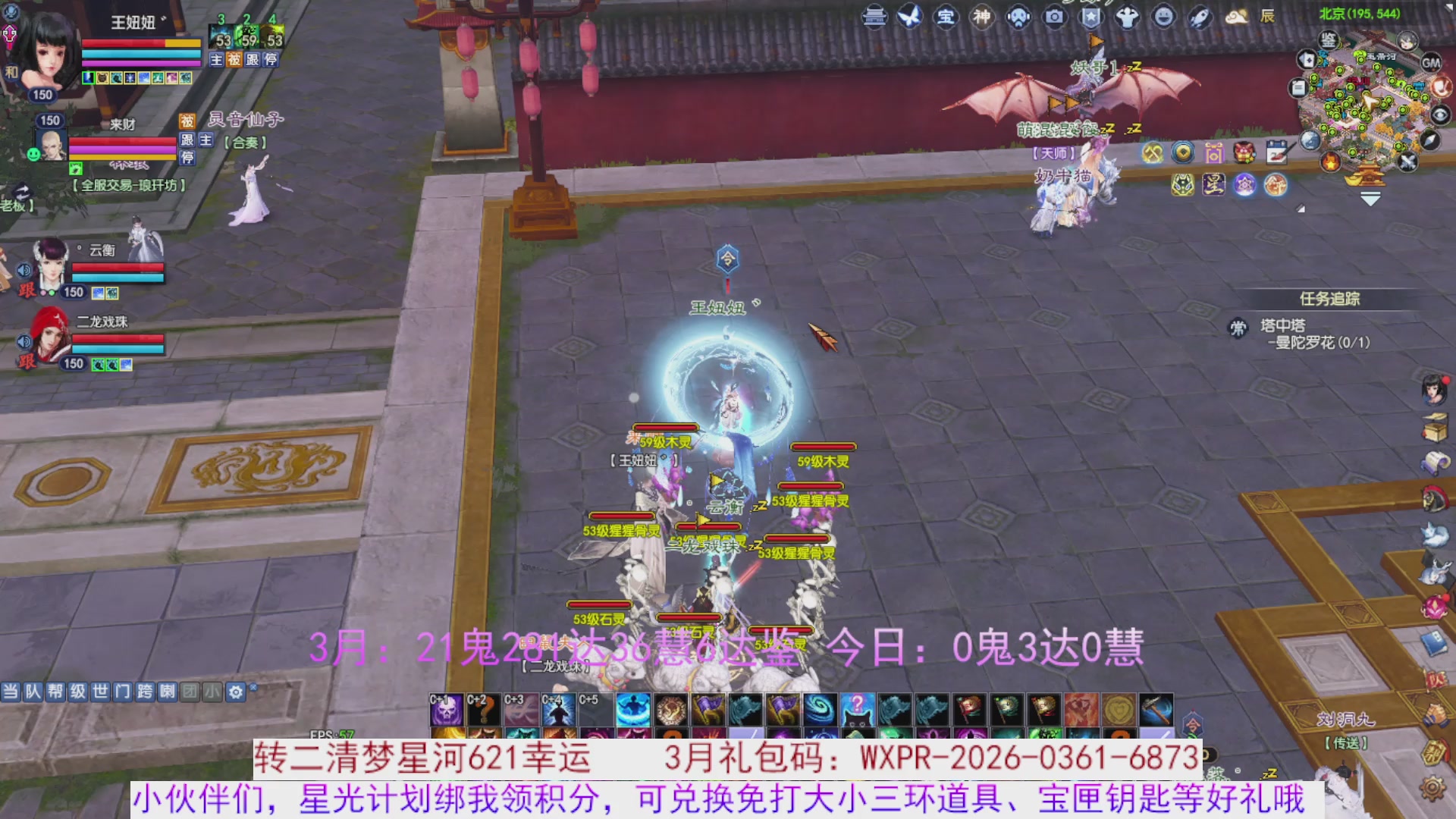Screen dimensions: 1456x819
Task: Toggle follow (跟) on 云衡's party frame
Action: click(27, 290)
